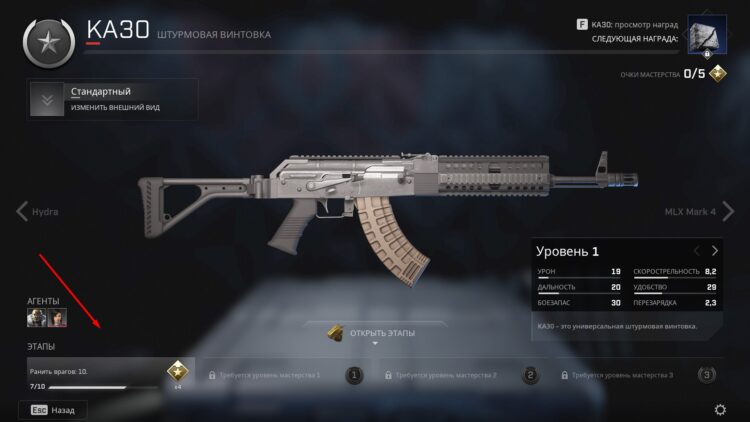750x422 pixels.
Task: Open the Стандартный appearance selector
Action: click(112, 99)
